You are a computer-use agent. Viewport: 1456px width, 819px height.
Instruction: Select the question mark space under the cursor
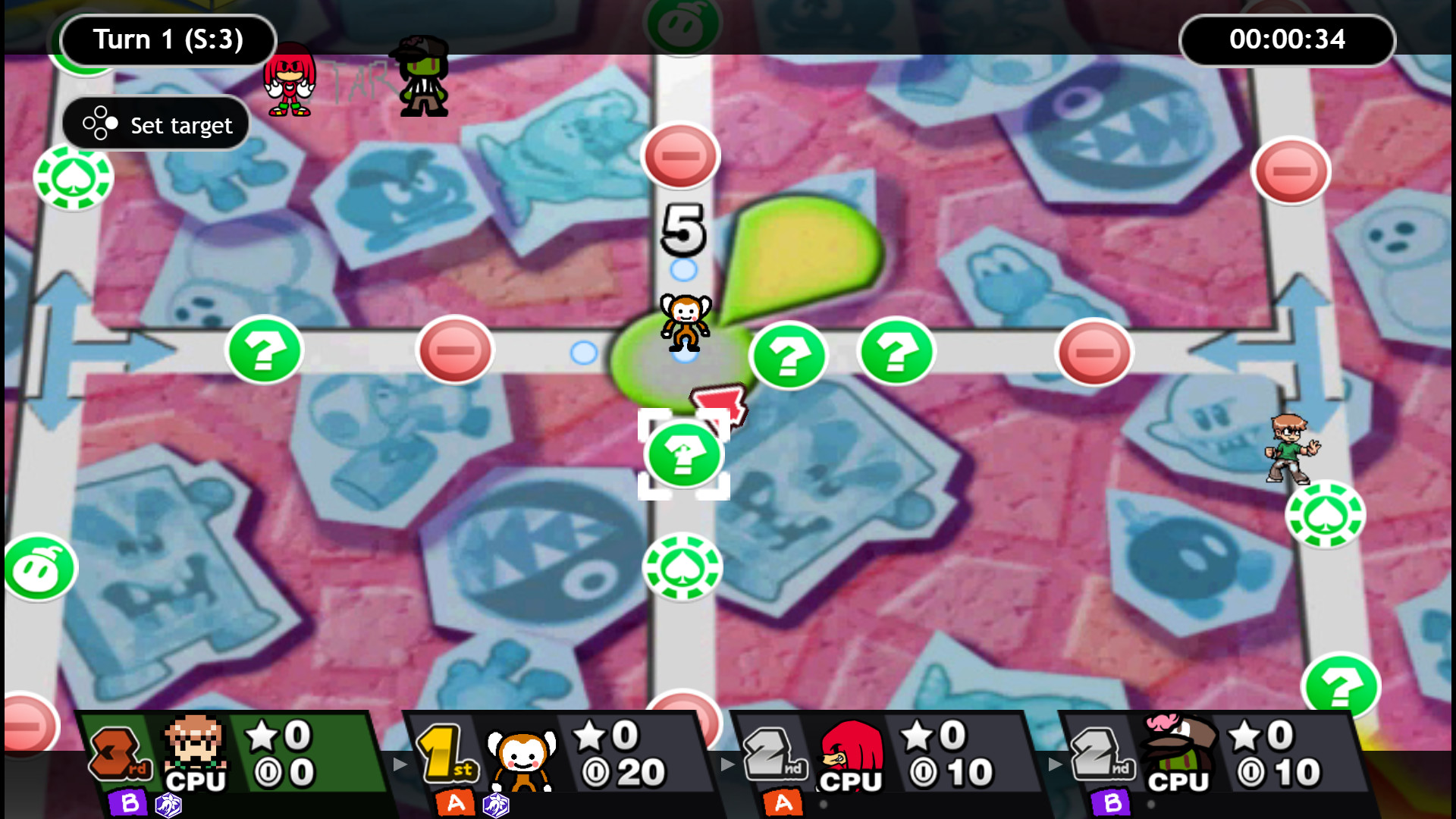683,455
